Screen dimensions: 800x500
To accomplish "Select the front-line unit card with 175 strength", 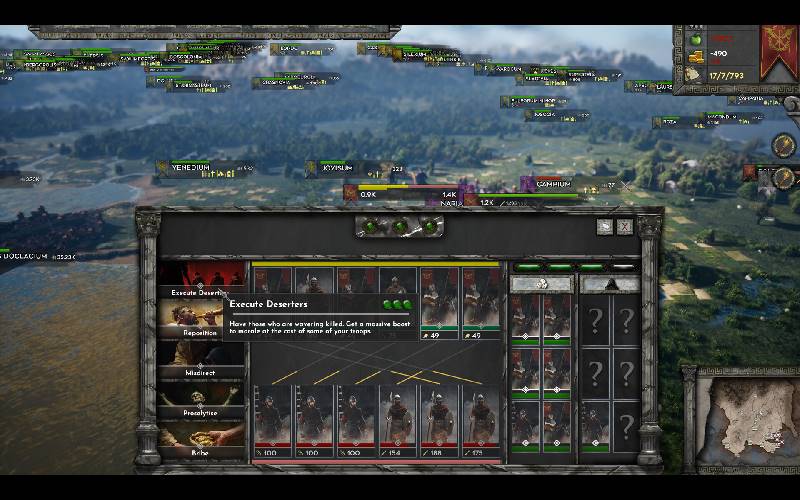I will pos(479,420).
